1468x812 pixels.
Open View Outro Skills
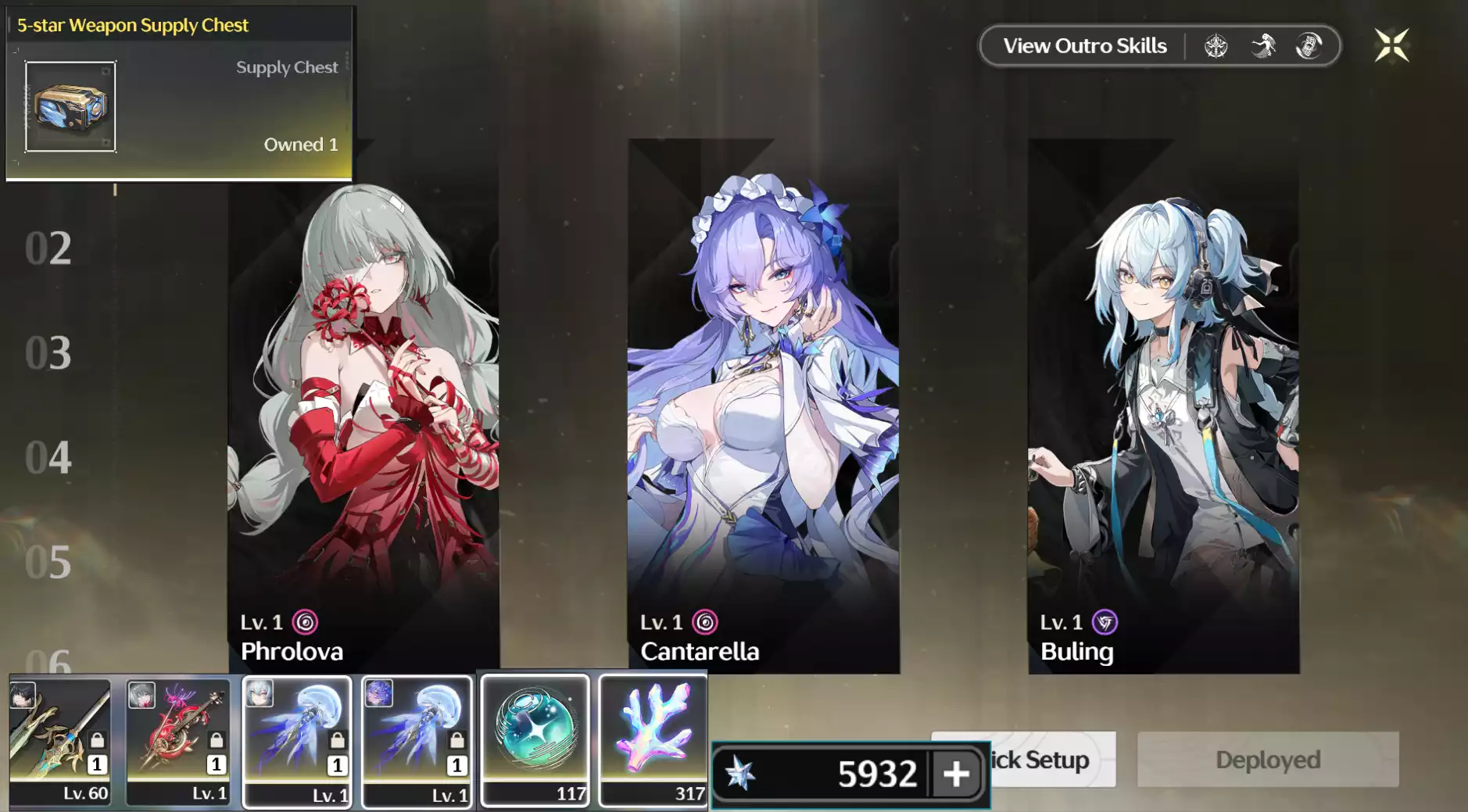point(1083,45)
